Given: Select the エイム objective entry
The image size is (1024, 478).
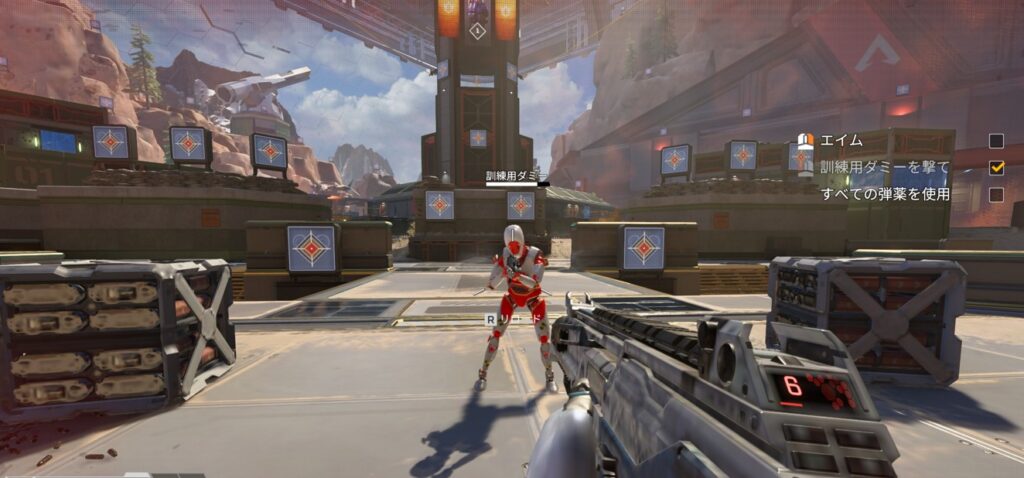Looking at the screenshot, I should click(x=841, y=141).
